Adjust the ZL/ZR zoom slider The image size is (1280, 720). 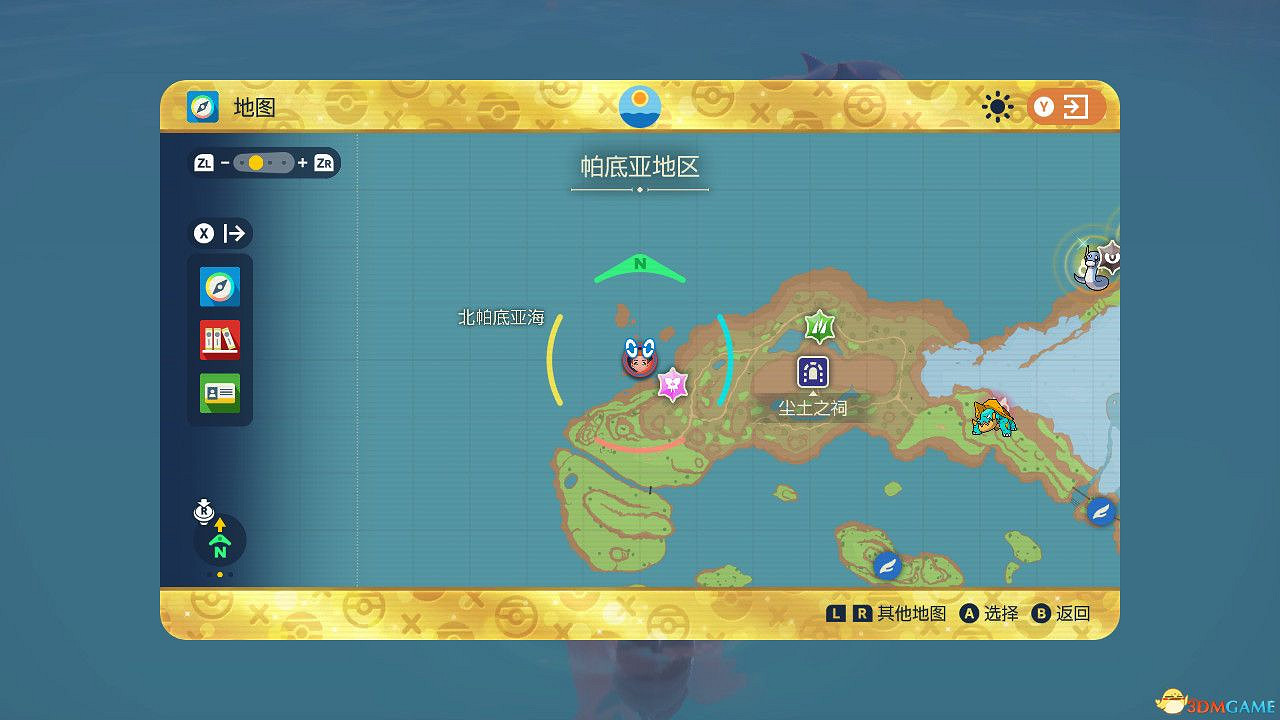(x=263, y=162)
